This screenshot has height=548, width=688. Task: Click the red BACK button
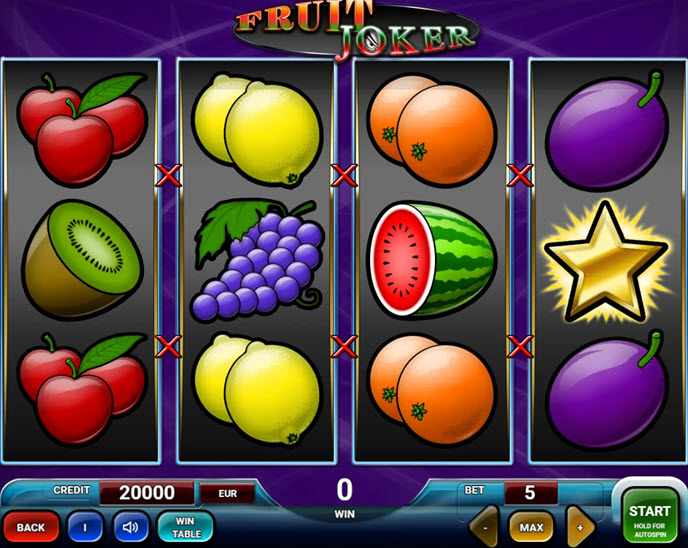tap(31, 526)
